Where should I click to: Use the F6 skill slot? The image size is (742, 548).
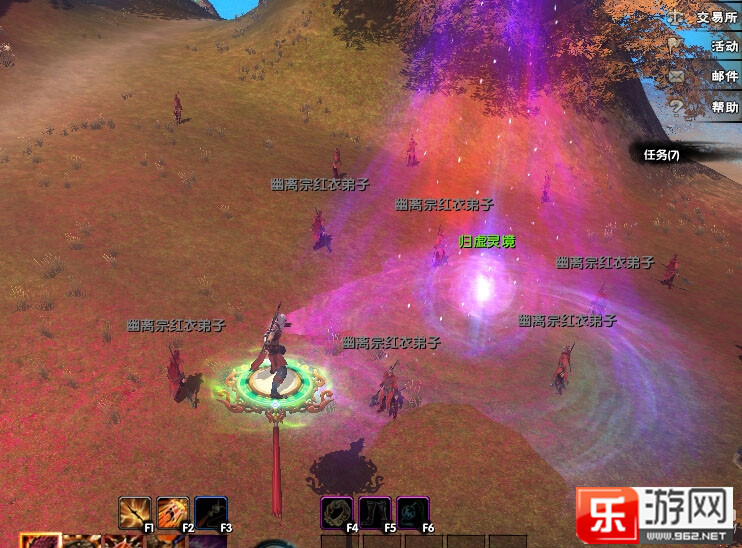click(413, 512)
